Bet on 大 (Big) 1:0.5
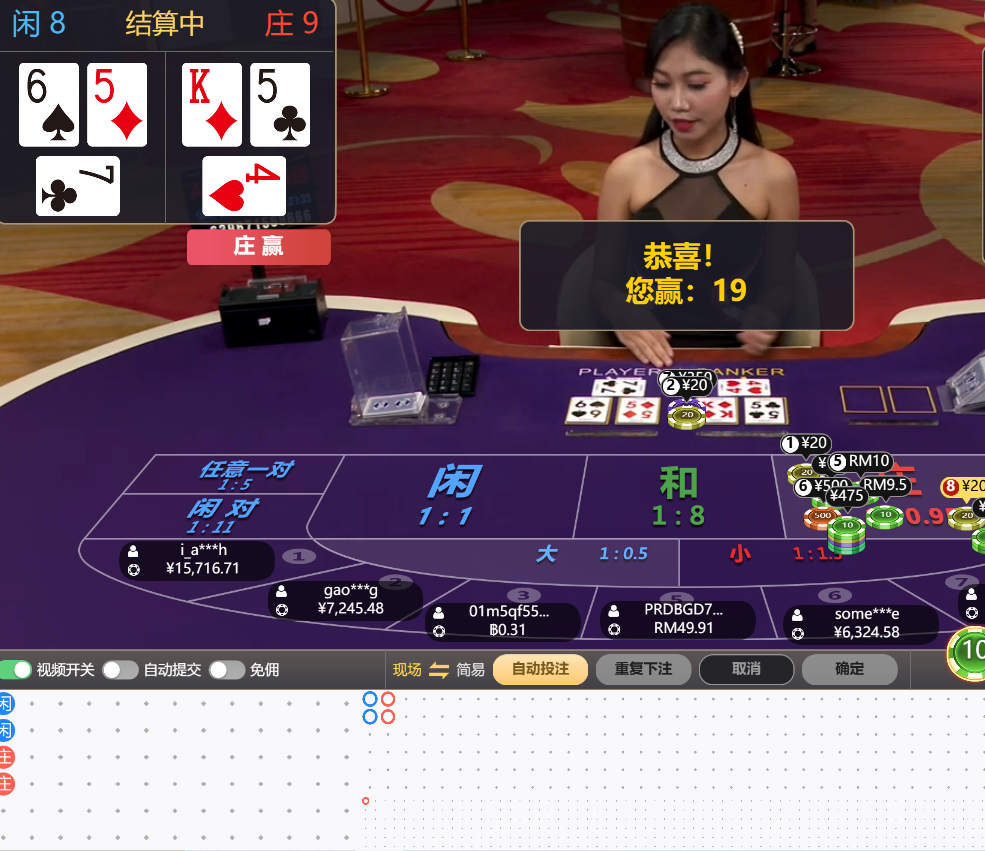The height and width of the screenshot is (851, 985). (560, 554)
